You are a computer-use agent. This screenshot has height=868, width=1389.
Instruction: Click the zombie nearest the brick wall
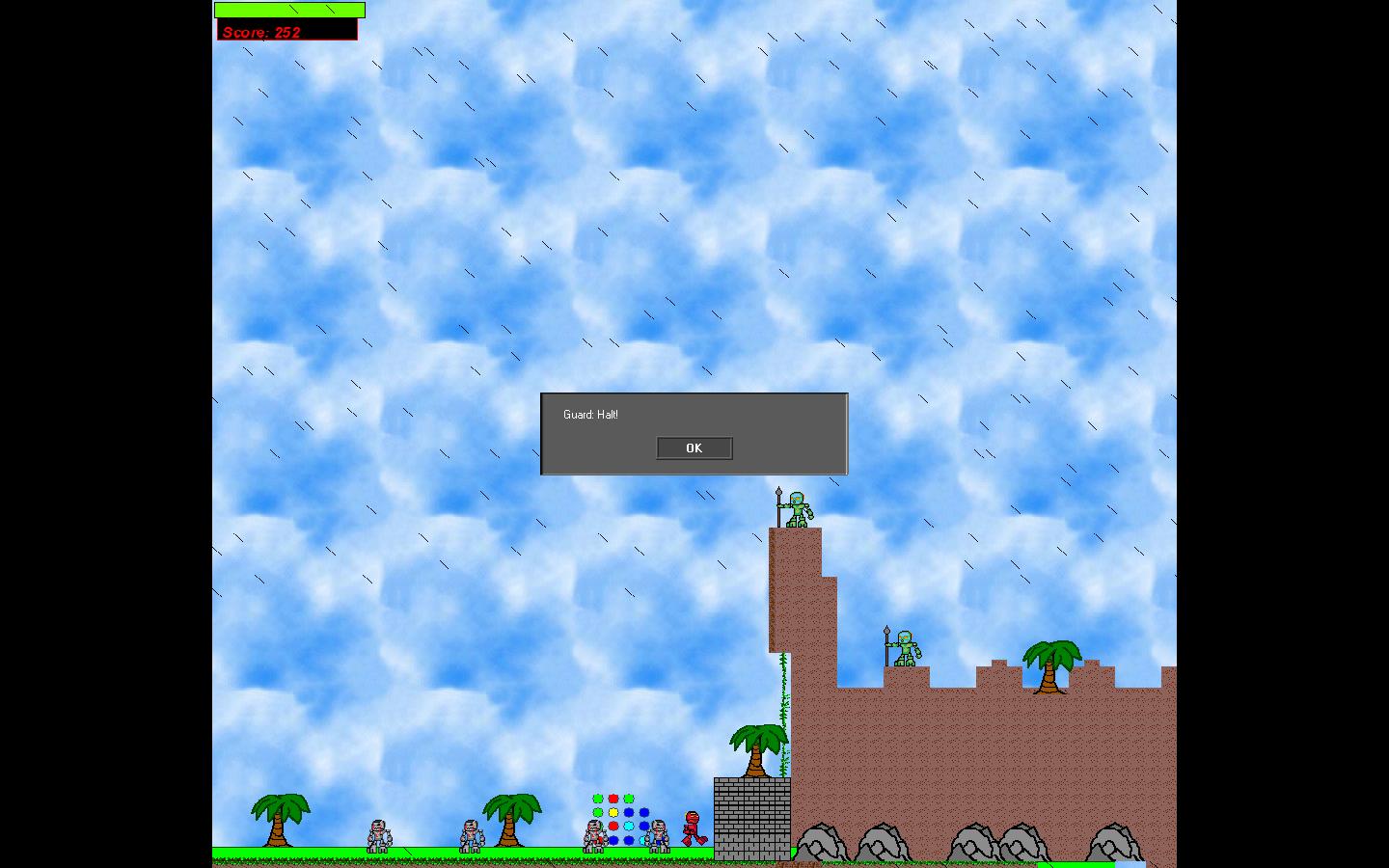coord(658,834)
